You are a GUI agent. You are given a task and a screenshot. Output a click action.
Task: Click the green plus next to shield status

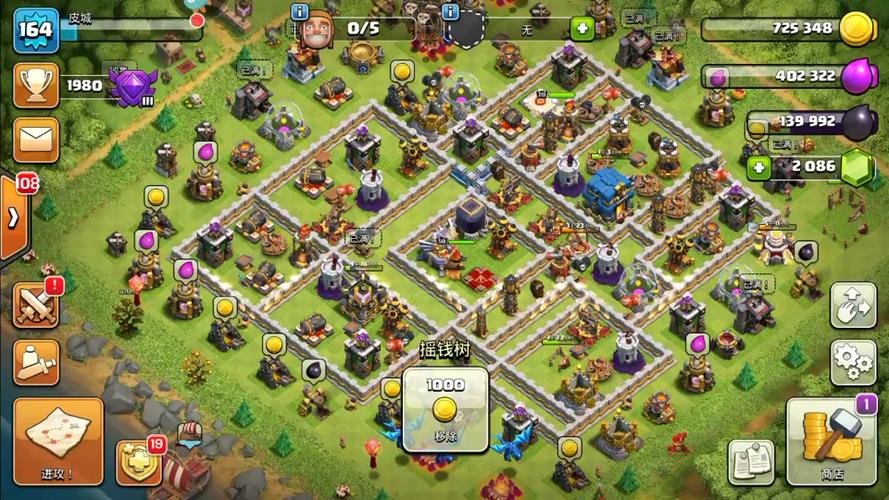(x=581, y=29)
